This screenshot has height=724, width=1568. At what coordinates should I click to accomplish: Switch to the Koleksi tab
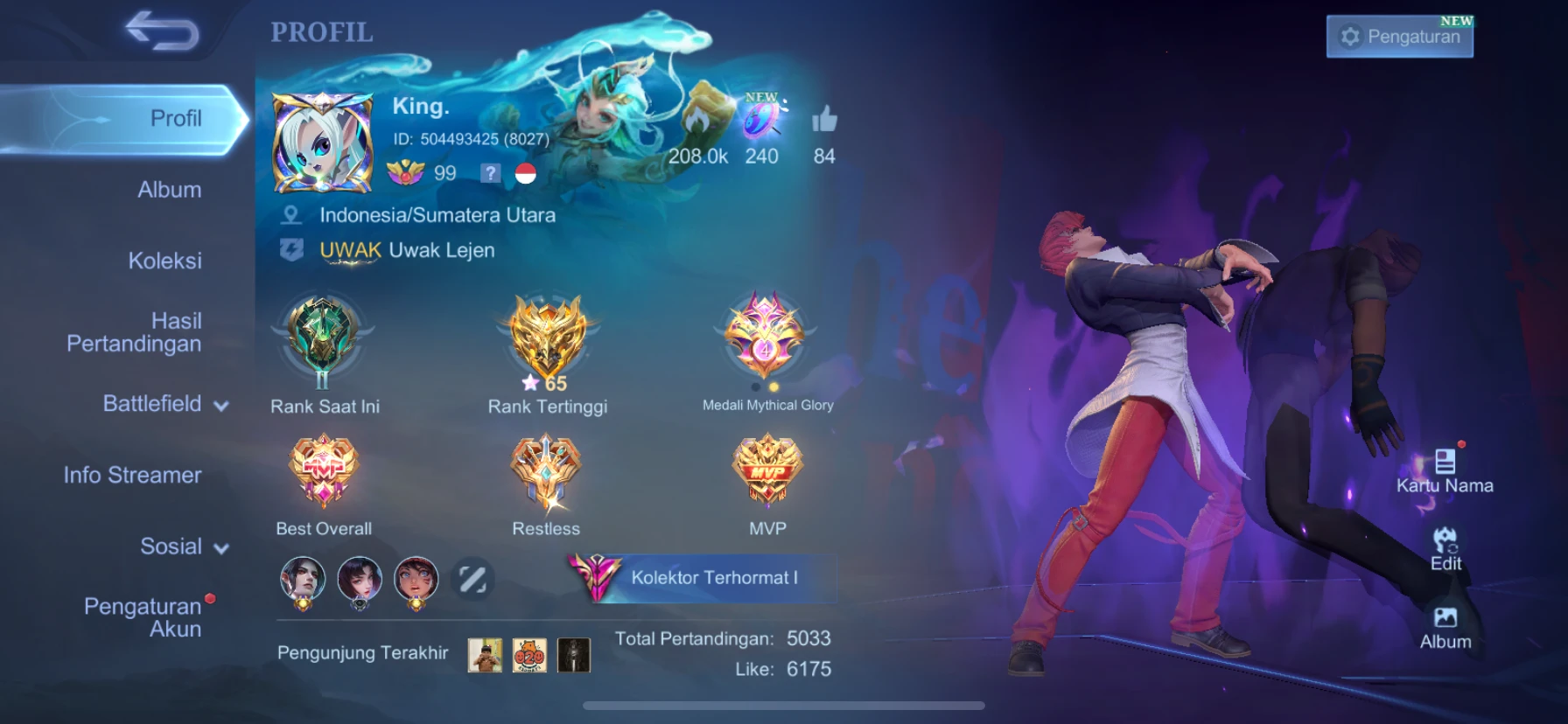[167, 260]
